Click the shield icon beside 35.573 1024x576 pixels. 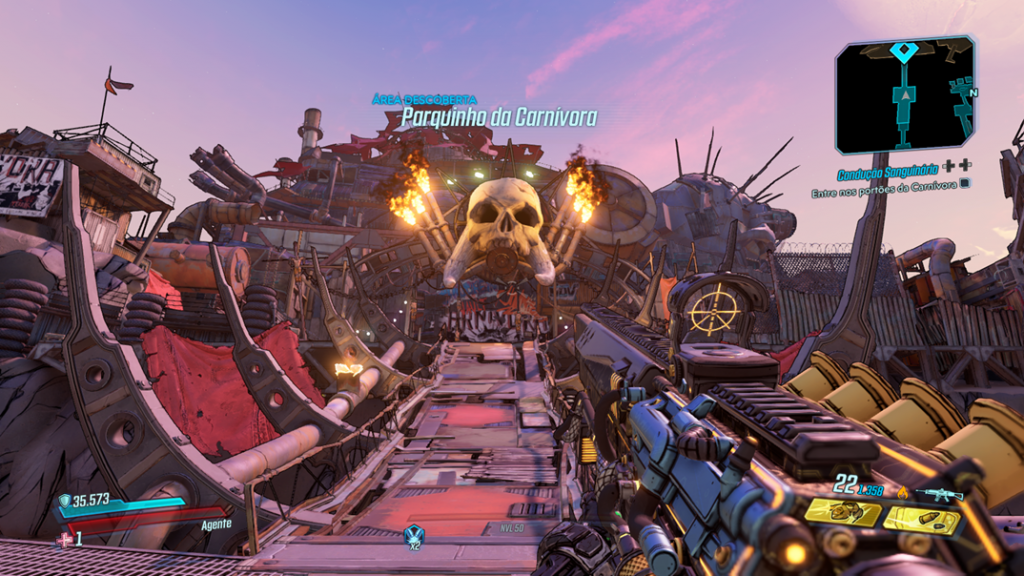point(66,501)
